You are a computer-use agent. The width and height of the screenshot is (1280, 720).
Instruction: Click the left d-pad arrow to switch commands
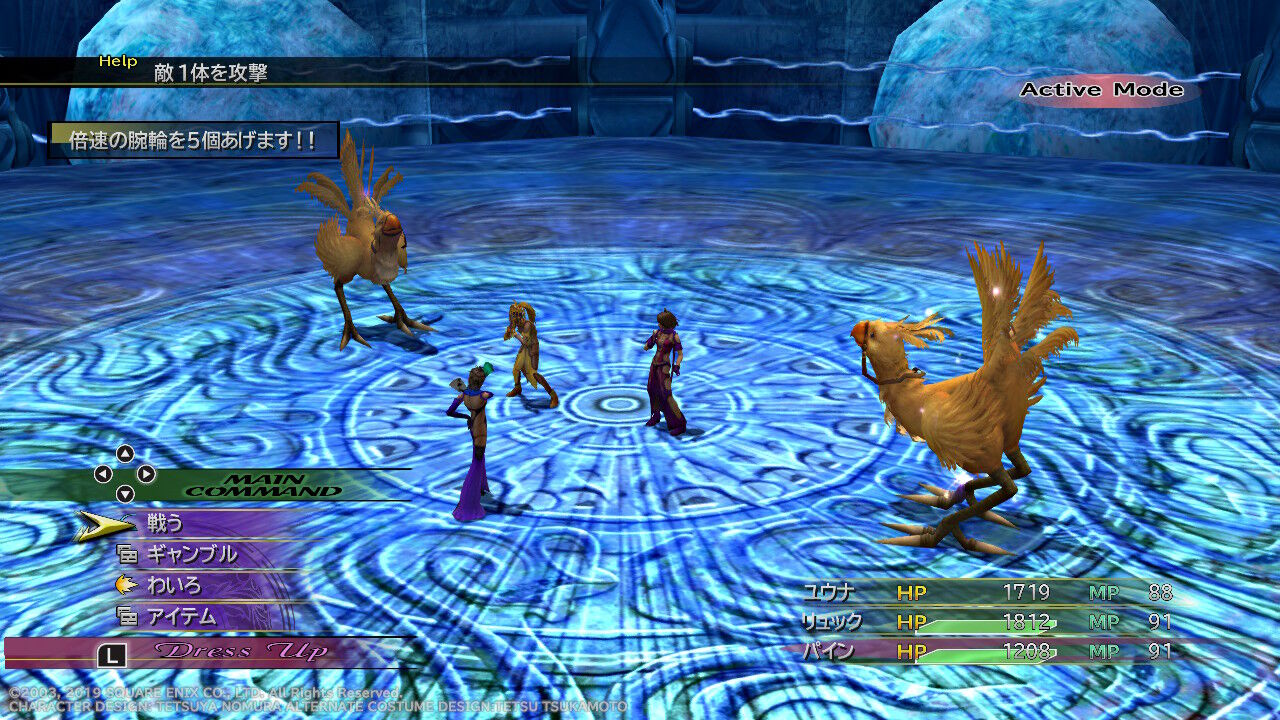click(x=102, y=473)
